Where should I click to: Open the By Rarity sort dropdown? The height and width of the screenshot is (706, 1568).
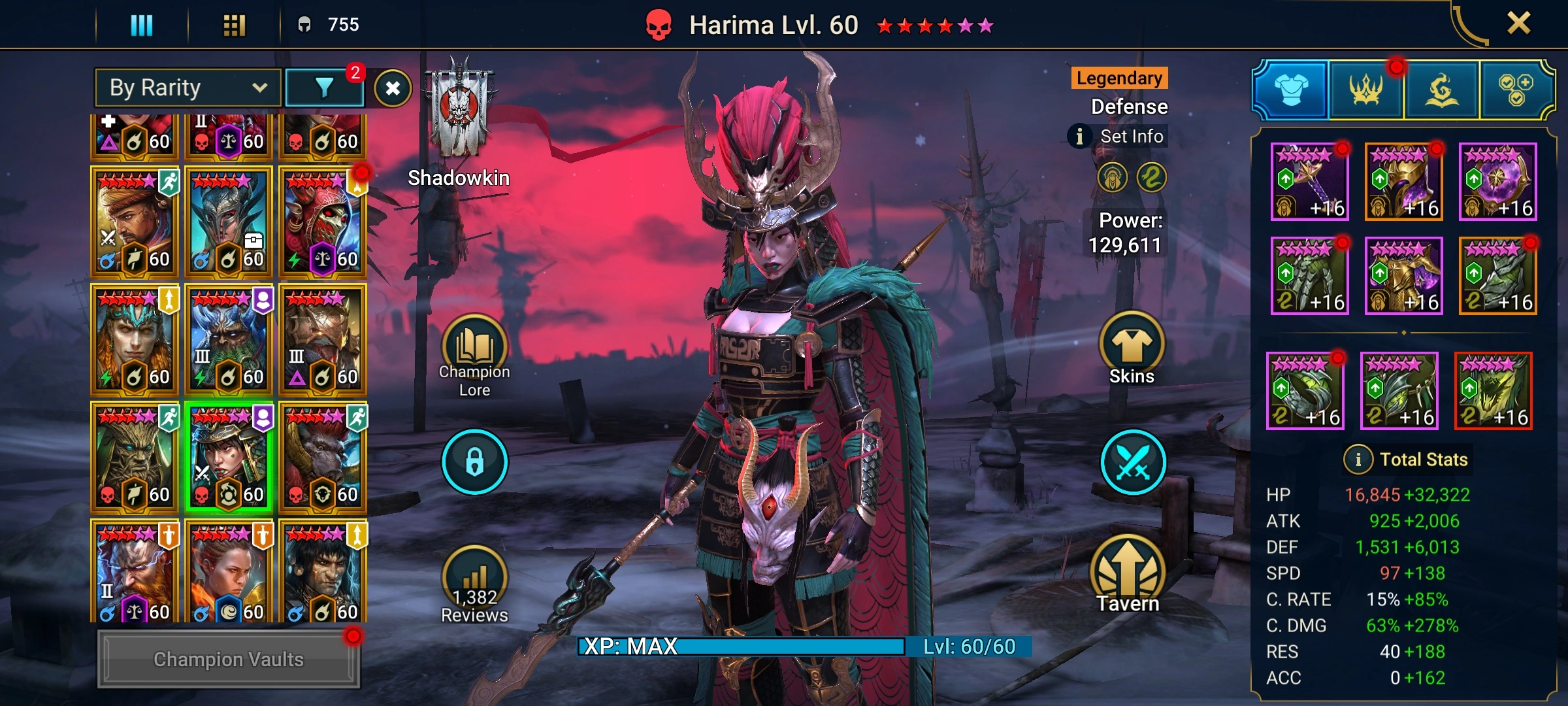click(188, 88)
